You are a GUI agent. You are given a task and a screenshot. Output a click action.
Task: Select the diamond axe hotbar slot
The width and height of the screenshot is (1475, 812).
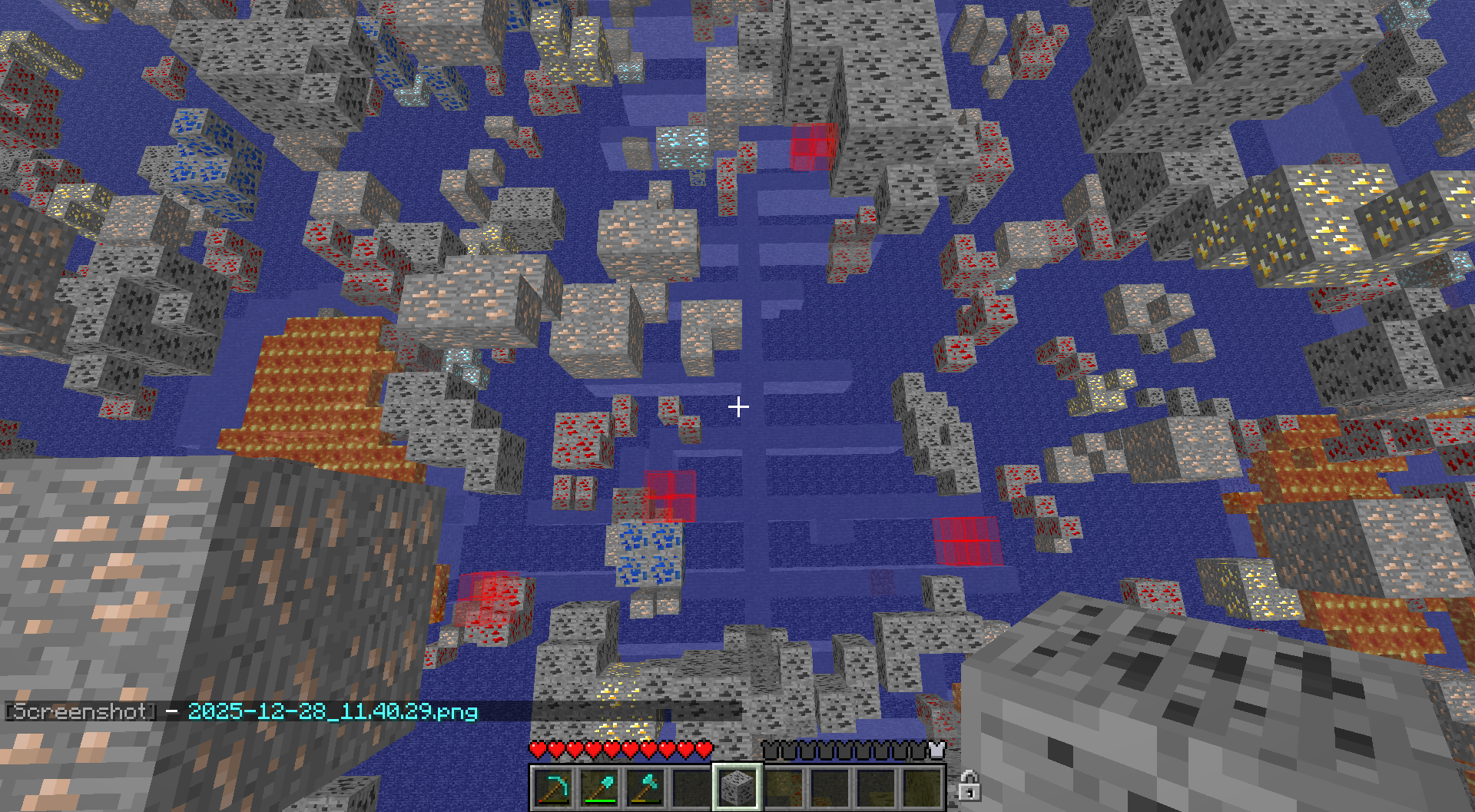point(645,787)
